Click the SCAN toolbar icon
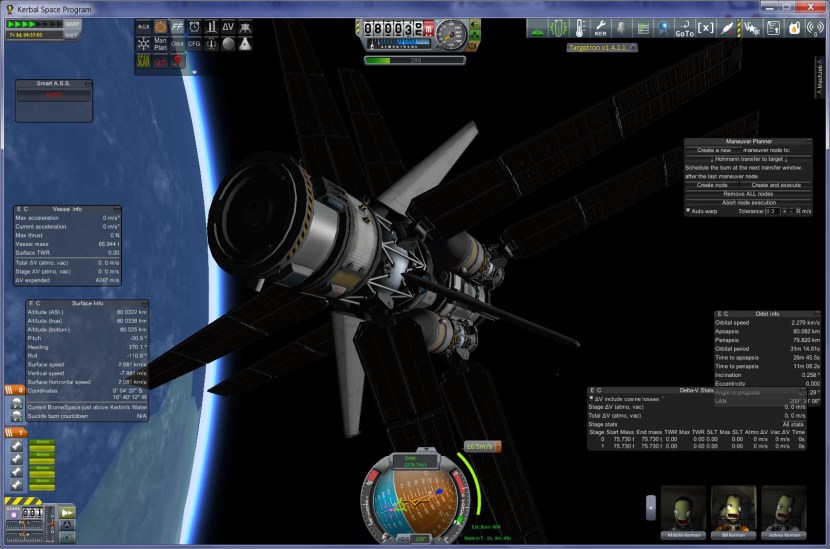830x549 pixels. 143,62
